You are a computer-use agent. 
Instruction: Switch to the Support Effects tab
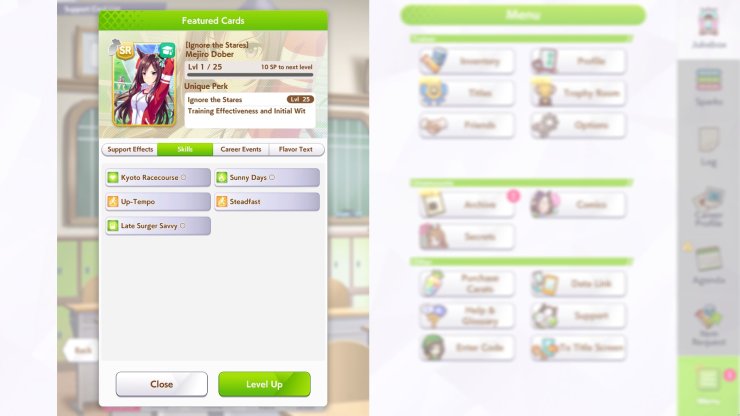[x=129, y=150]
